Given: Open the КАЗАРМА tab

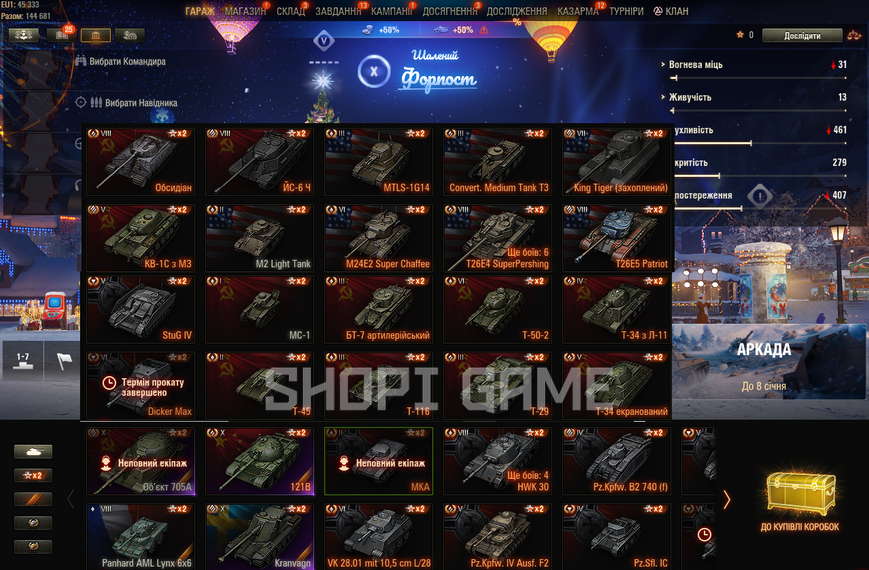Looking at the screenshot, I should 578,11.
